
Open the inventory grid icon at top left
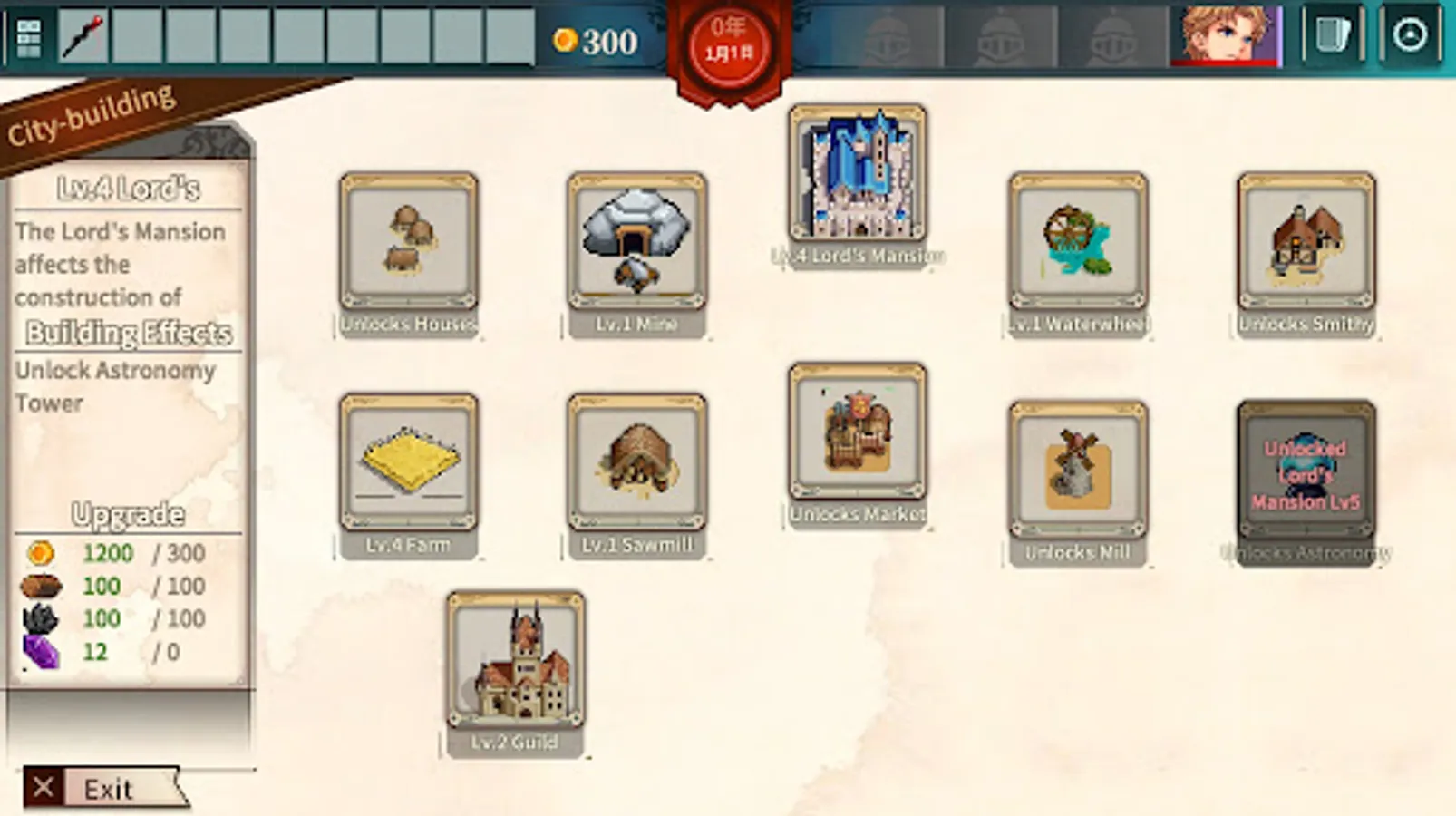24,36
